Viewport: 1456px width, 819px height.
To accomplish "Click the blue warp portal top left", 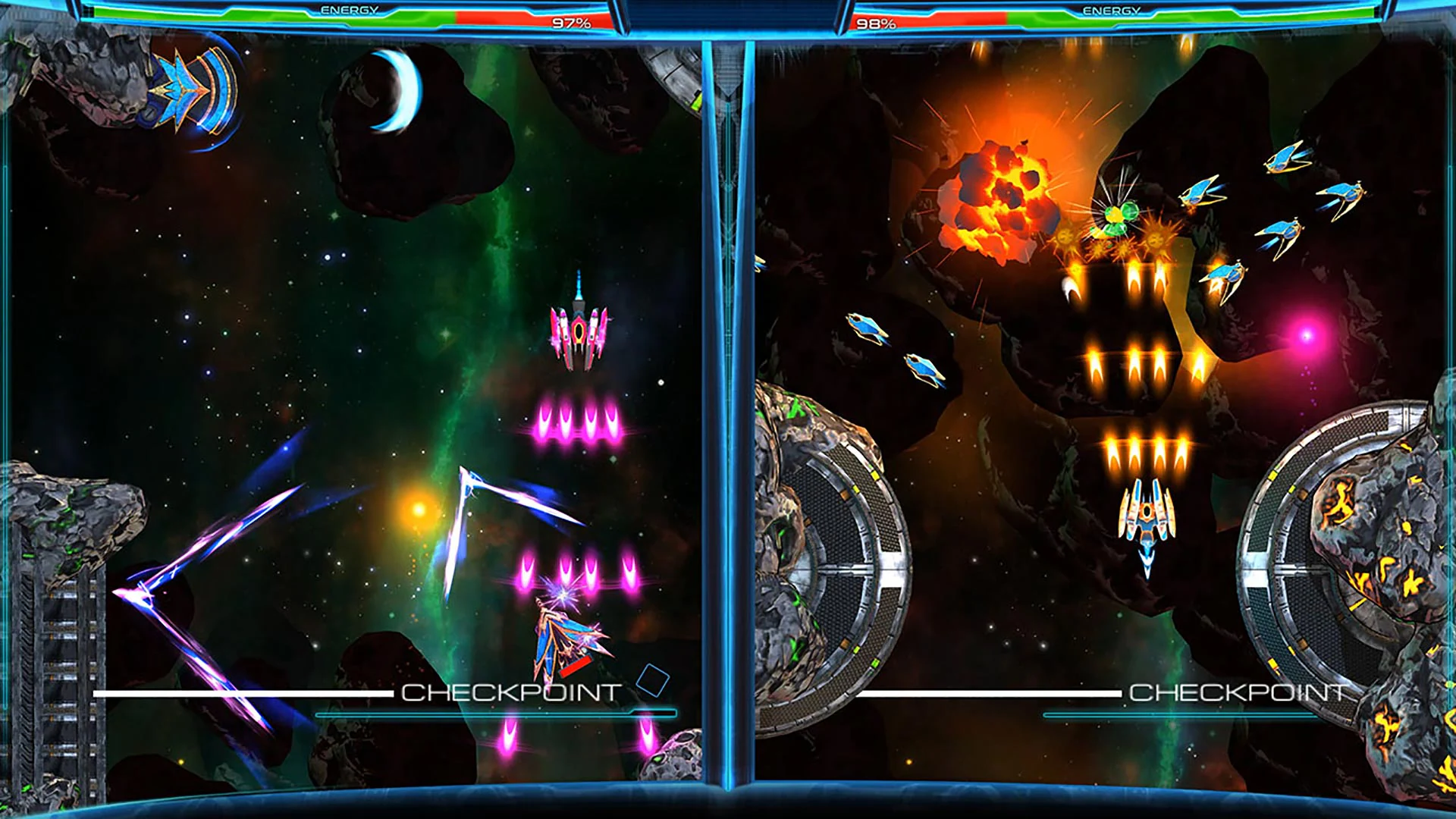I will (x=190, y=91).
